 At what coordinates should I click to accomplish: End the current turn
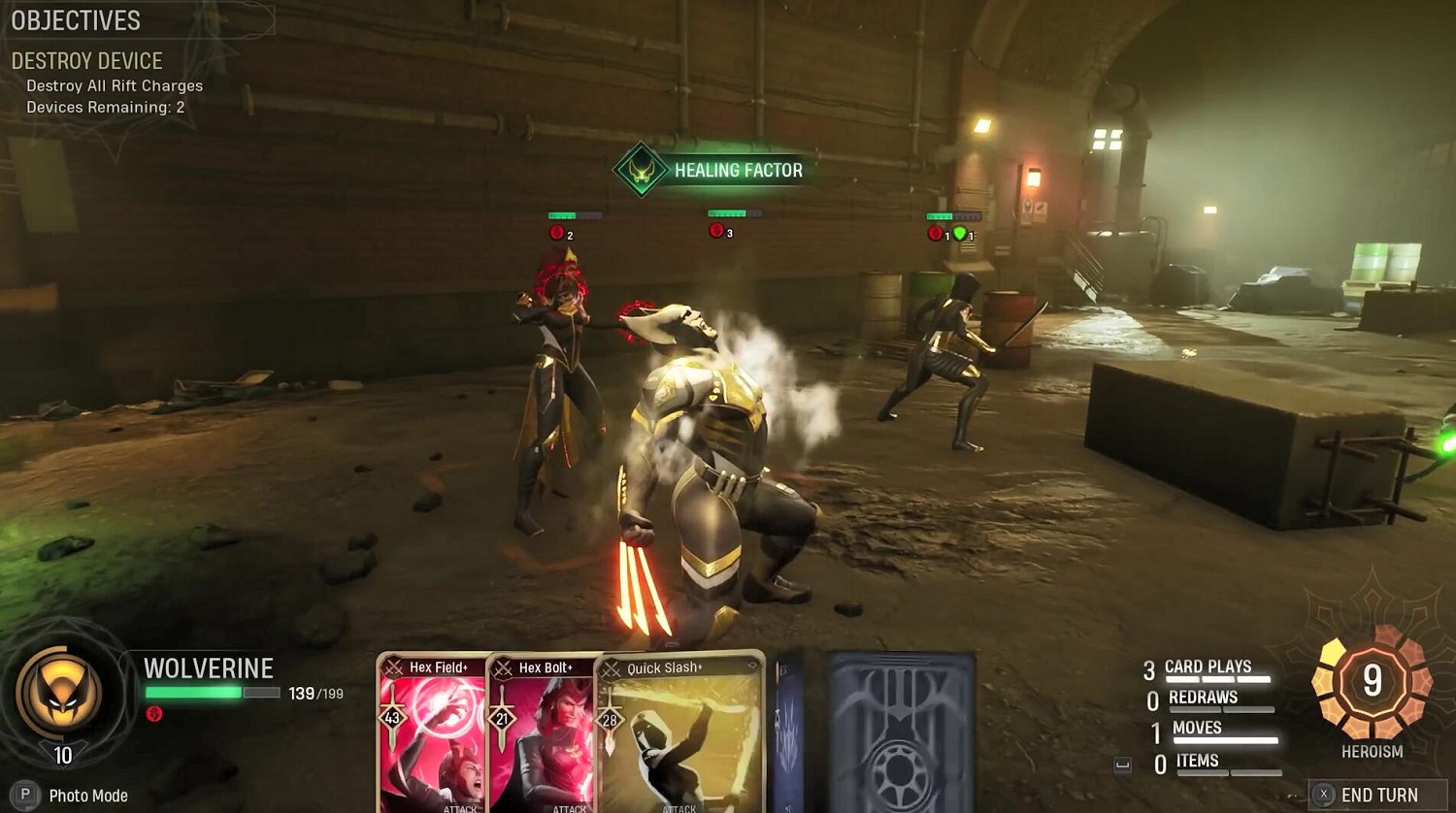pos(1377,795)
